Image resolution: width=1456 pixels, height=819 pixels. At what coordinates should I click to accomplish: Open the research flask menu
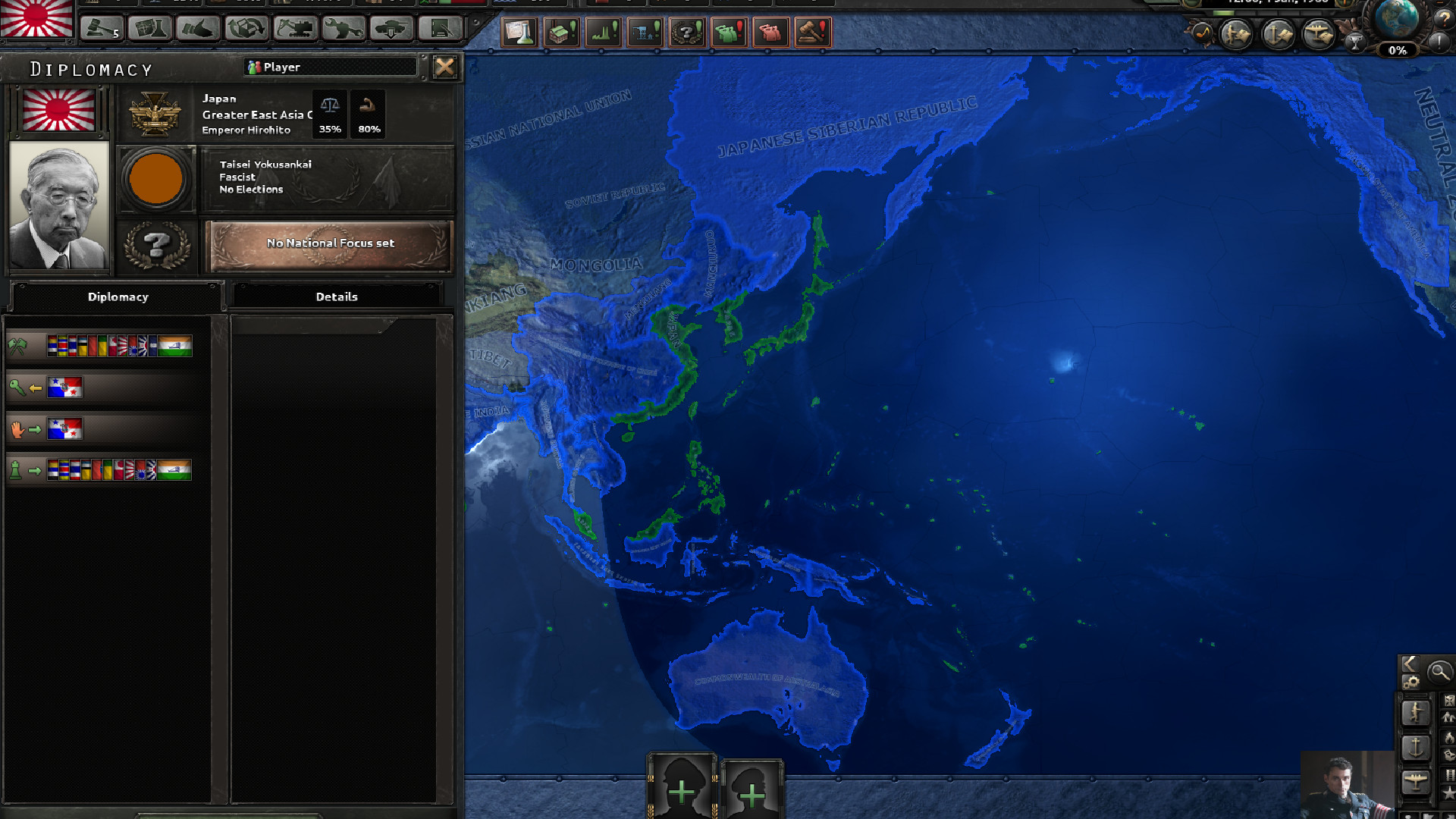pos(149,29)
